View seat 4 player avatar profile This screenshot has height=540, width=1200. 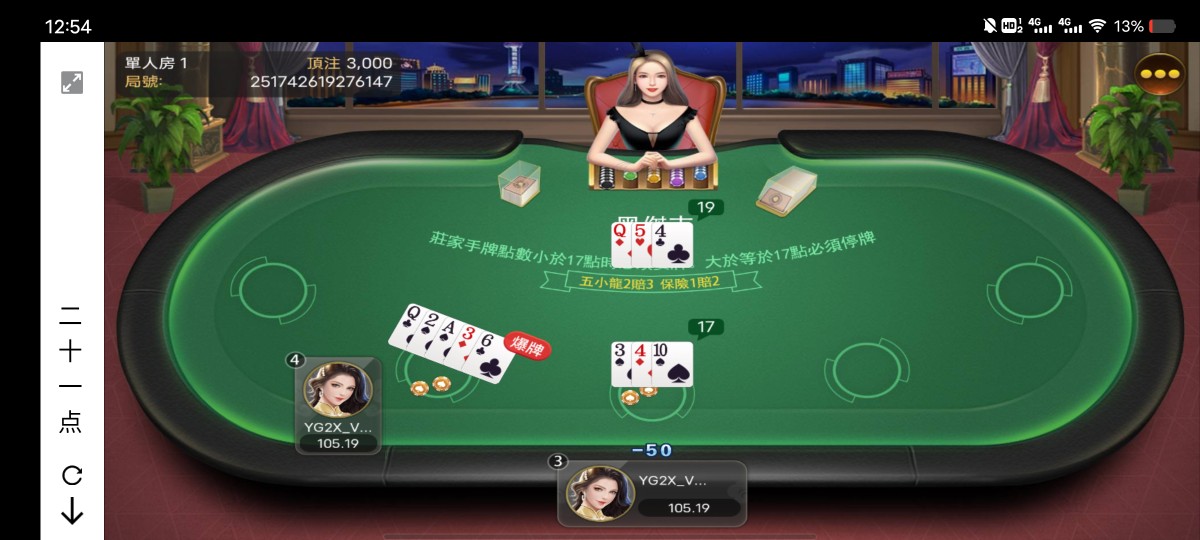click(337, 390)
